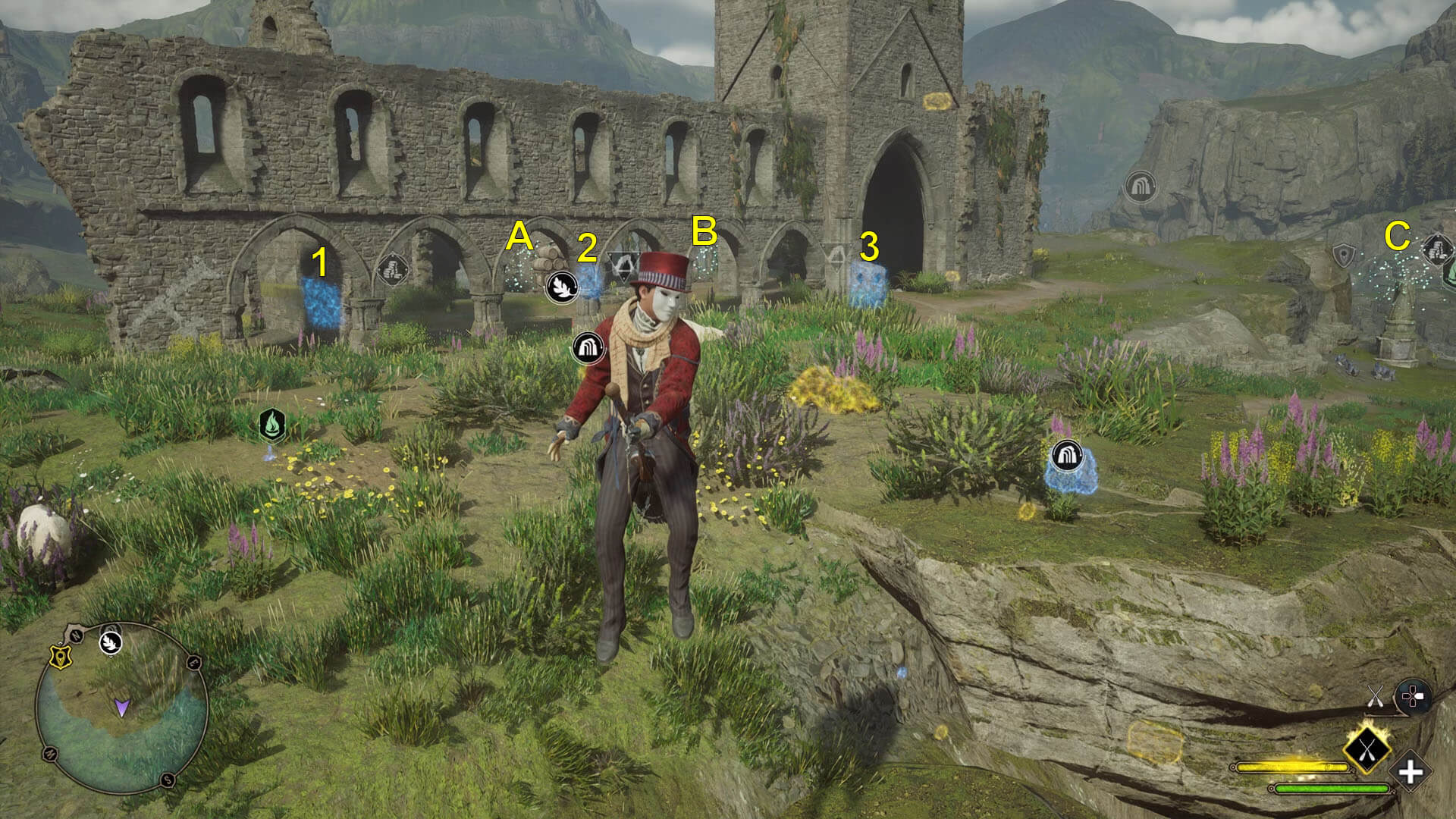Click the shield marker icon near label C
The width and height of the screenshot is (1456, 819).
coord(1344,256)
